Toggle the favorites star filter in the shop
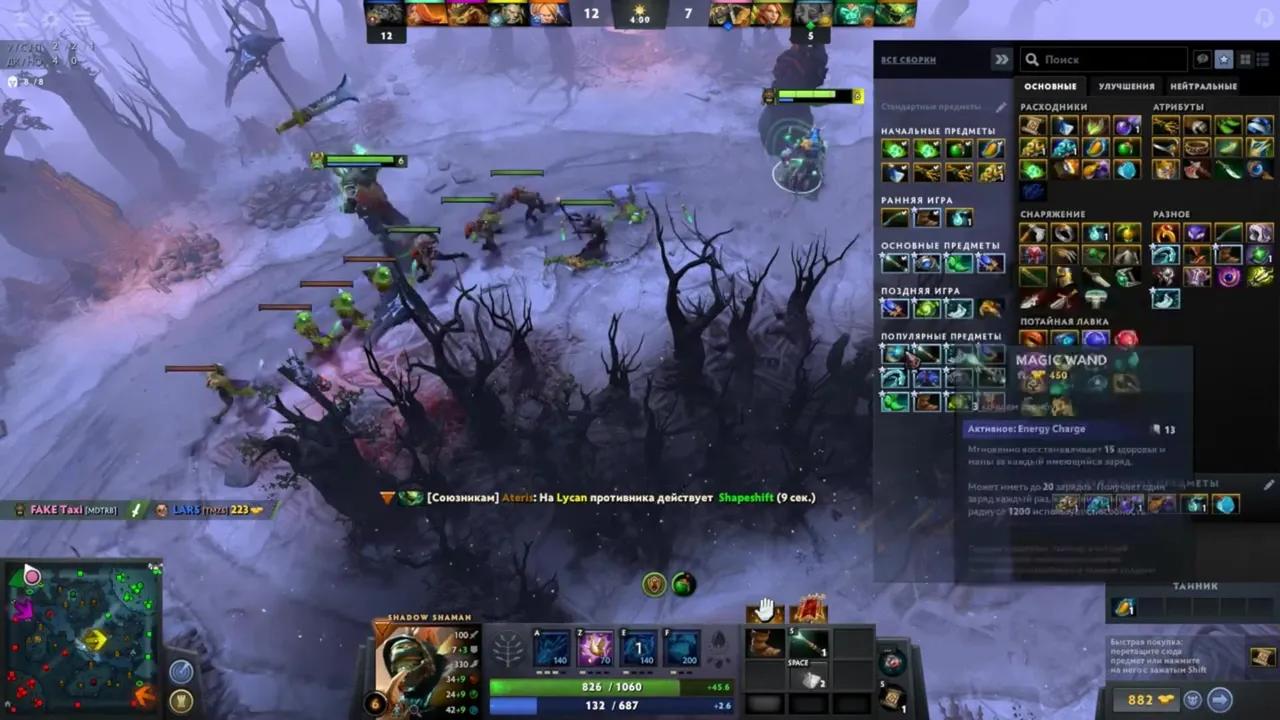Screen dimensions: 1280x720 [x=1224, y=60]
